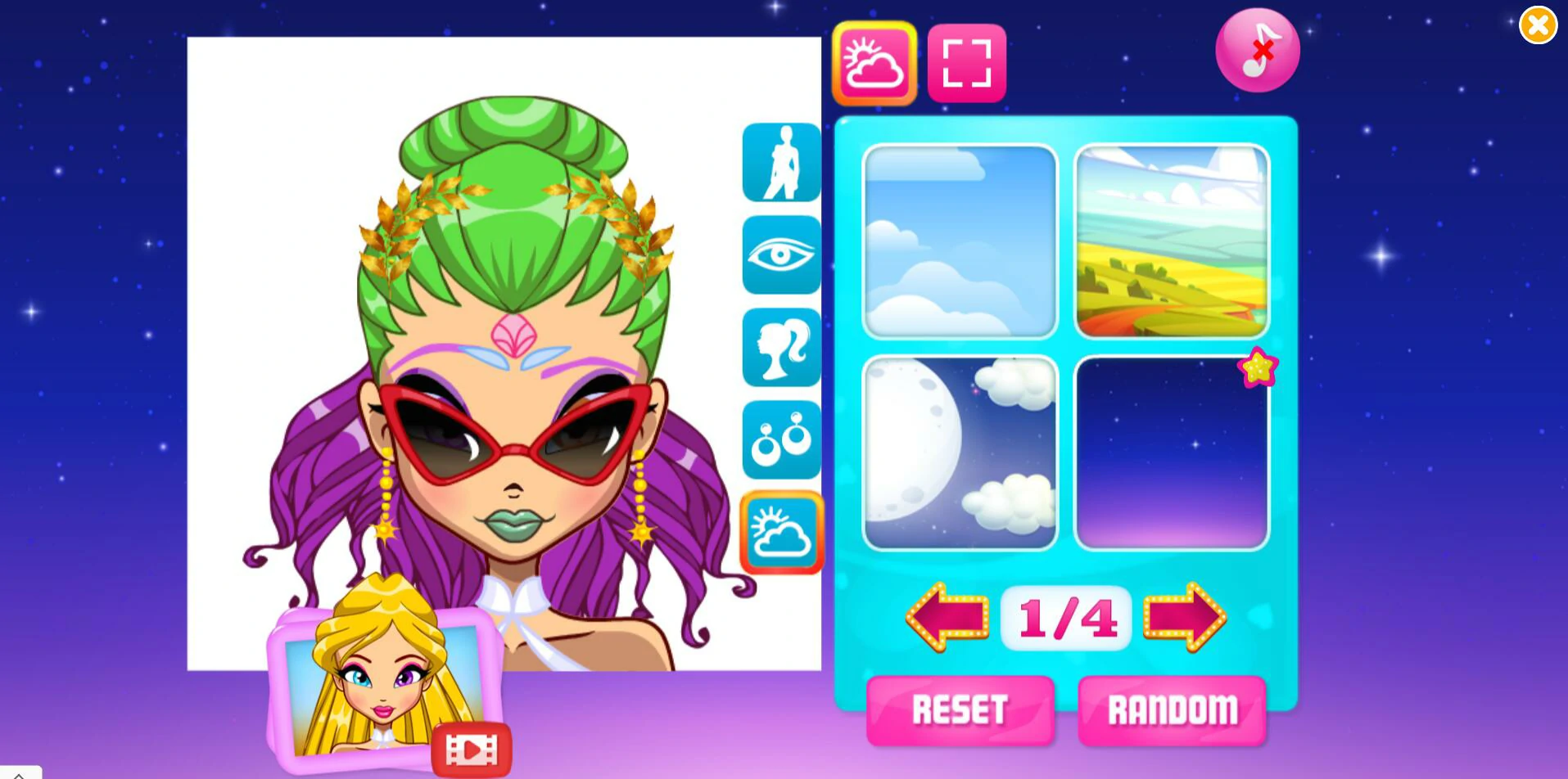Mute the game music

(x=1256, y=49)
